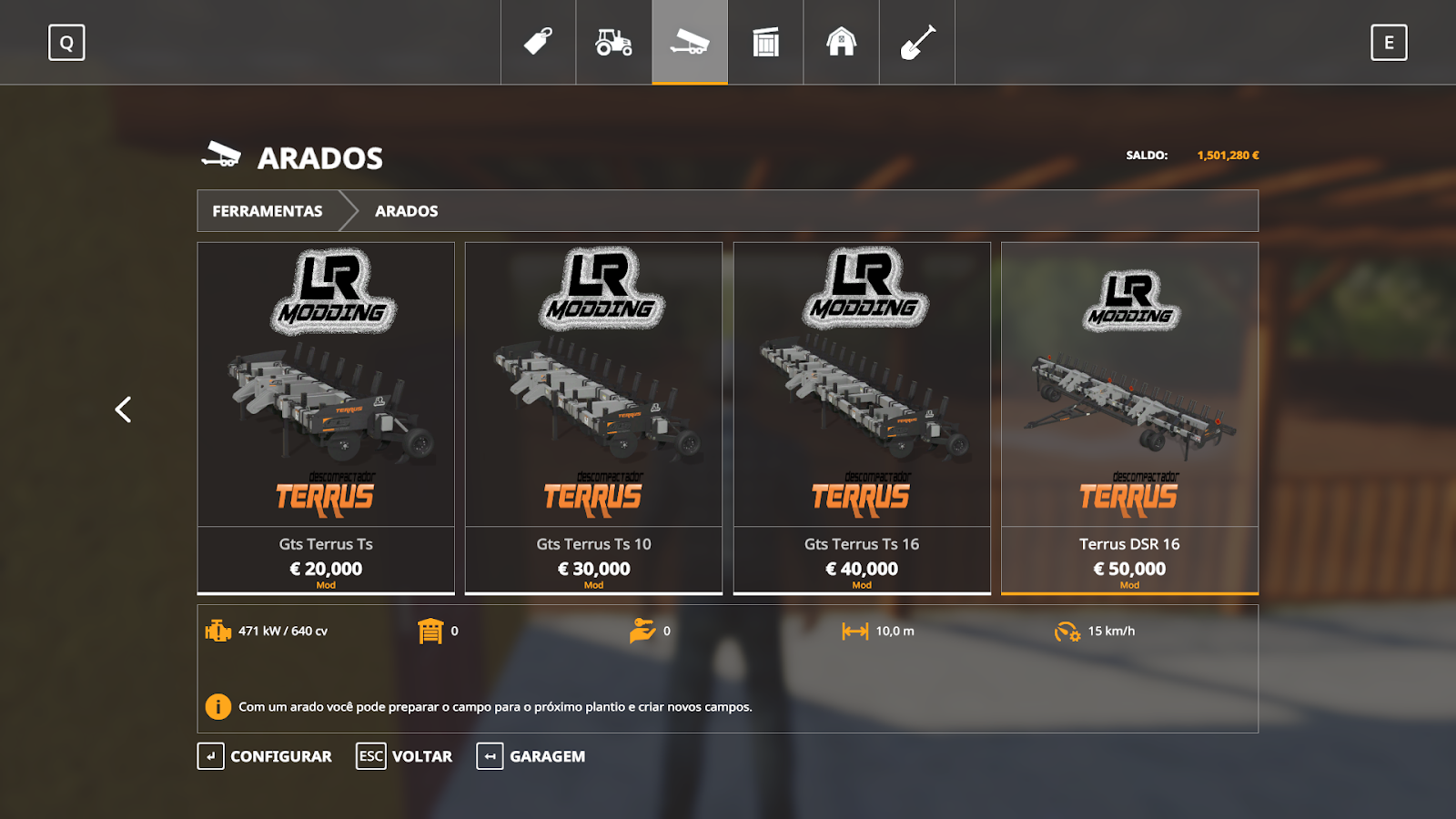Select the shovel landscaping icon
The height and width of the screenshot is (819, 1456).
coord(916,41)
